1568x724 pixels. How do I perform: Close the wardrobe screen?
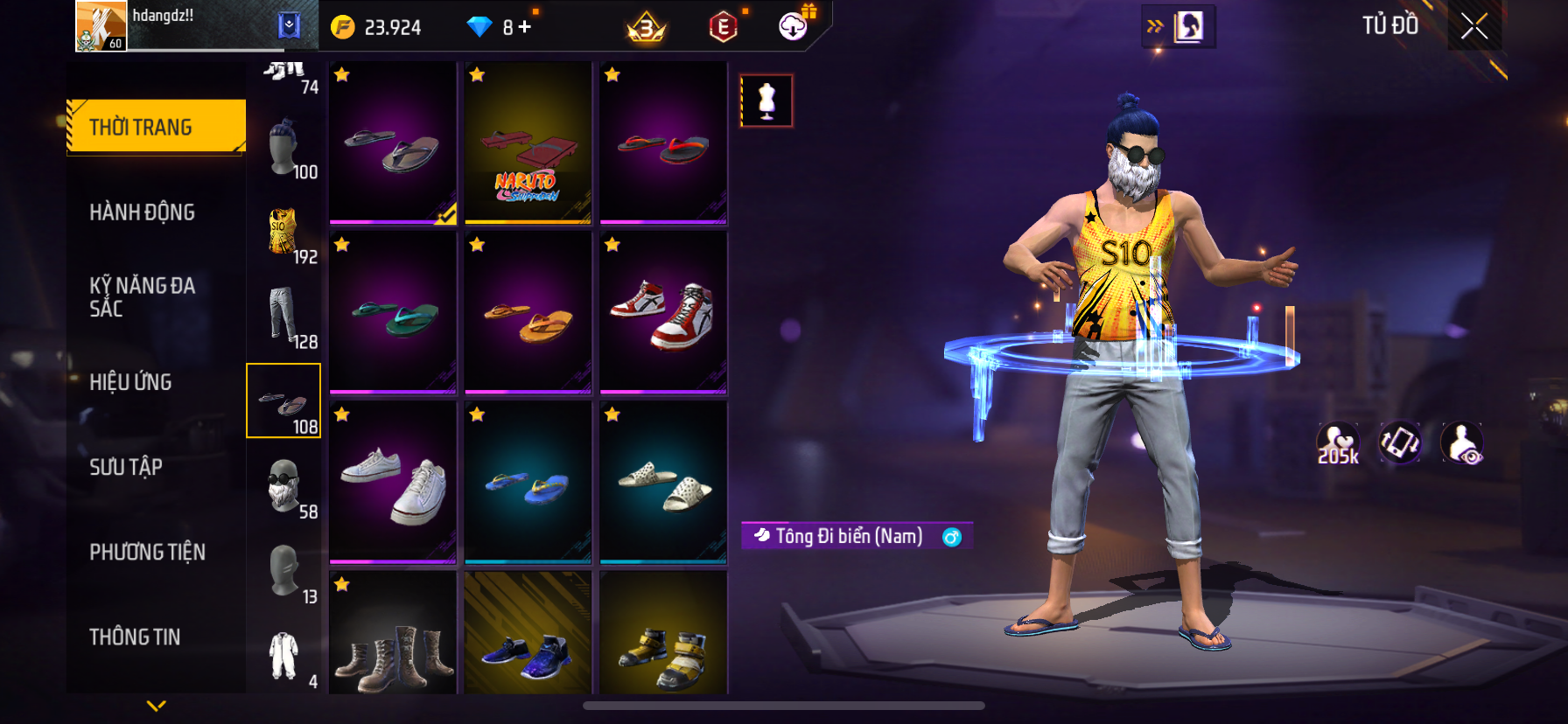[x=1474, y=27]
